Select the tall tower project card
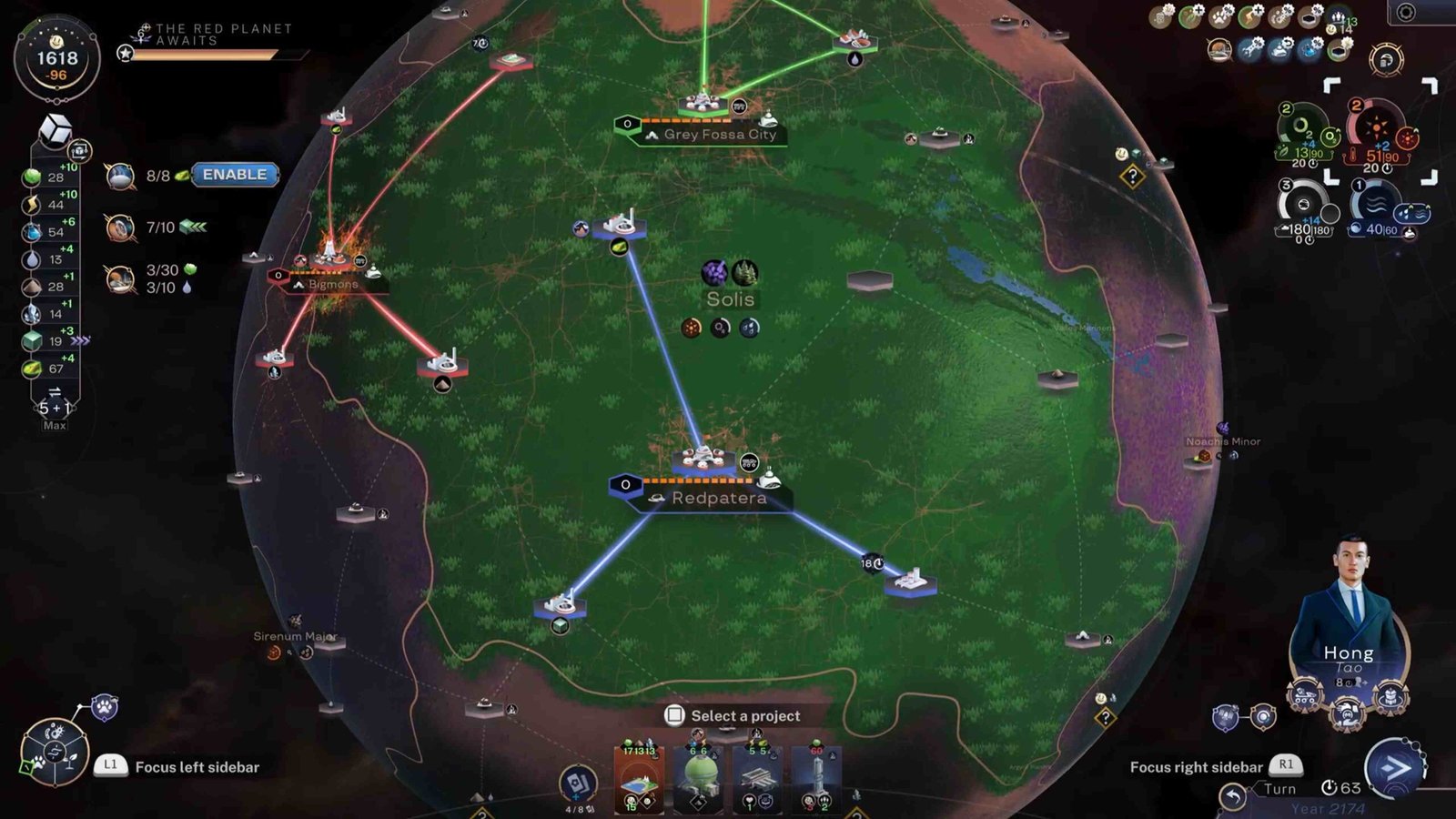The width and height of the screenshot is (1456, 819). coord(816,779)
